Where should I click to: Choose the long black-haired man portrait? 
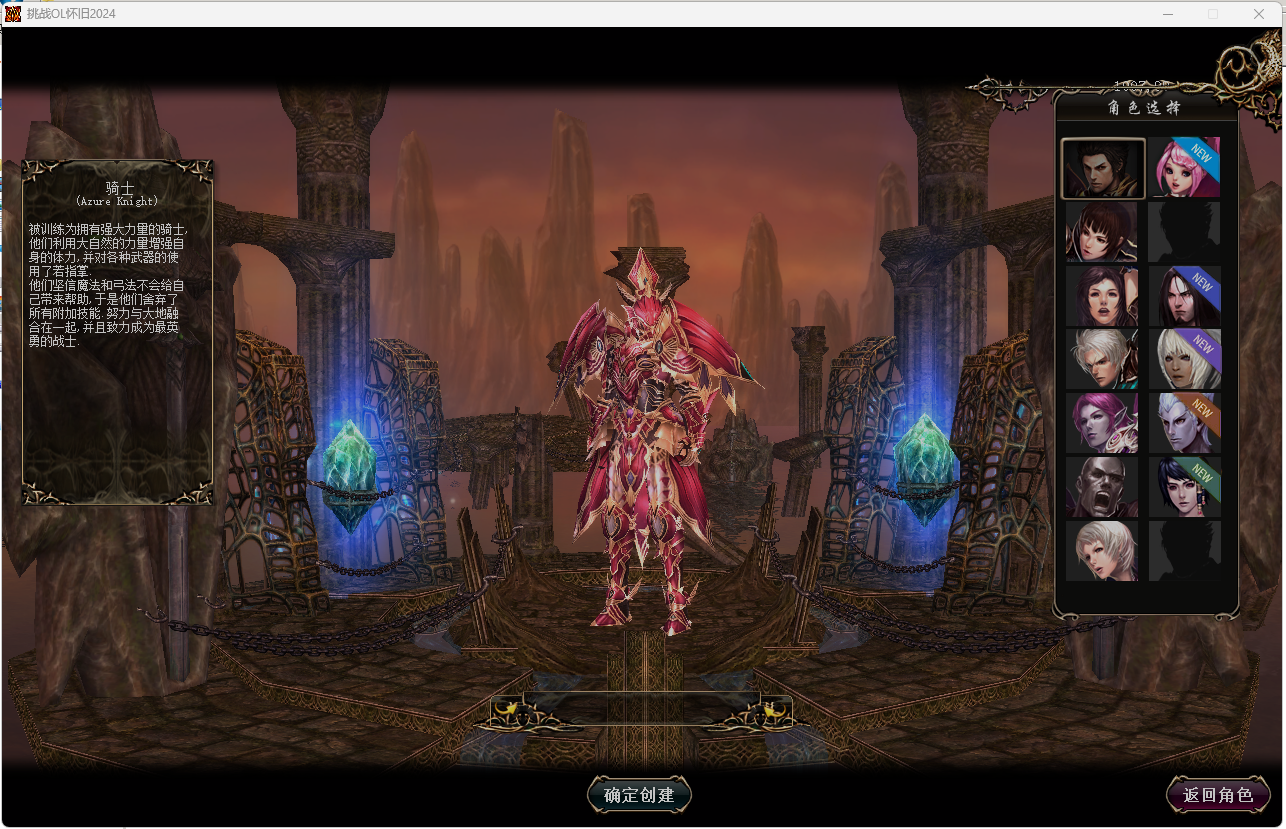coord(1185,296)
